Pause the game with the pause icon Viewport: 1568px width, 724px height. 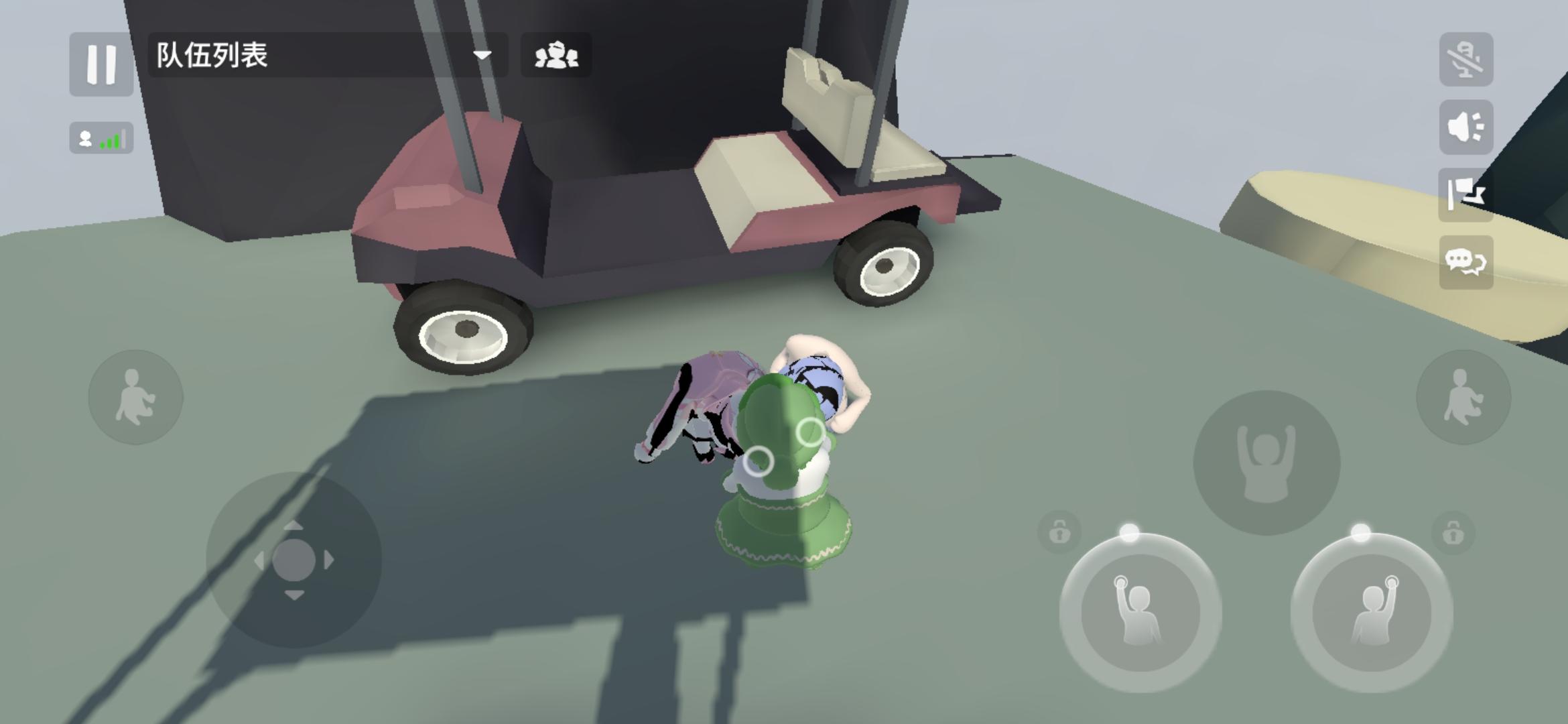coord(101,64)
